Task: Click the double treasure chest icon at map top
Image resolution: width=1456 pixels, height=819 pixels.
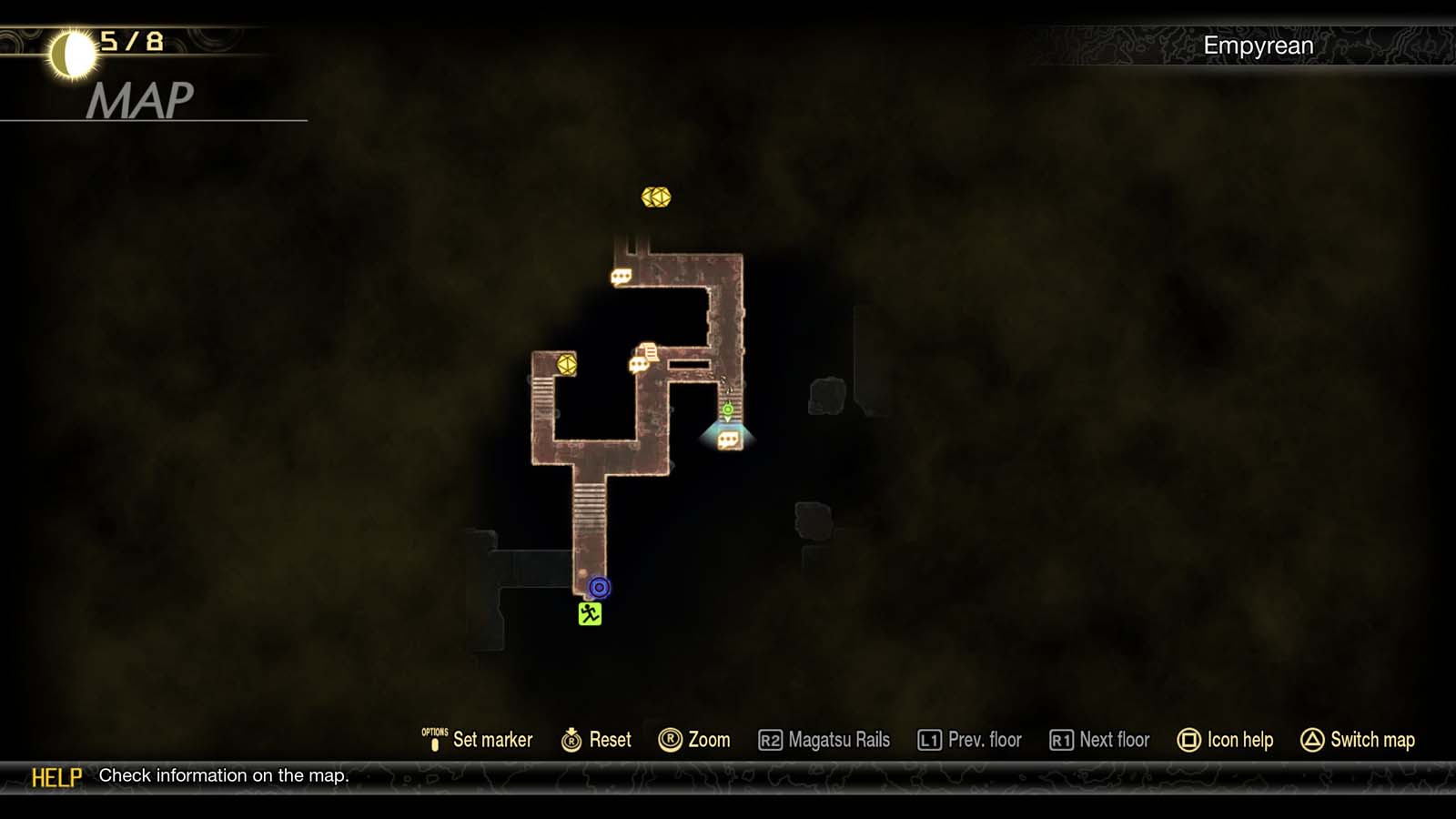Action: coord(658,197)
